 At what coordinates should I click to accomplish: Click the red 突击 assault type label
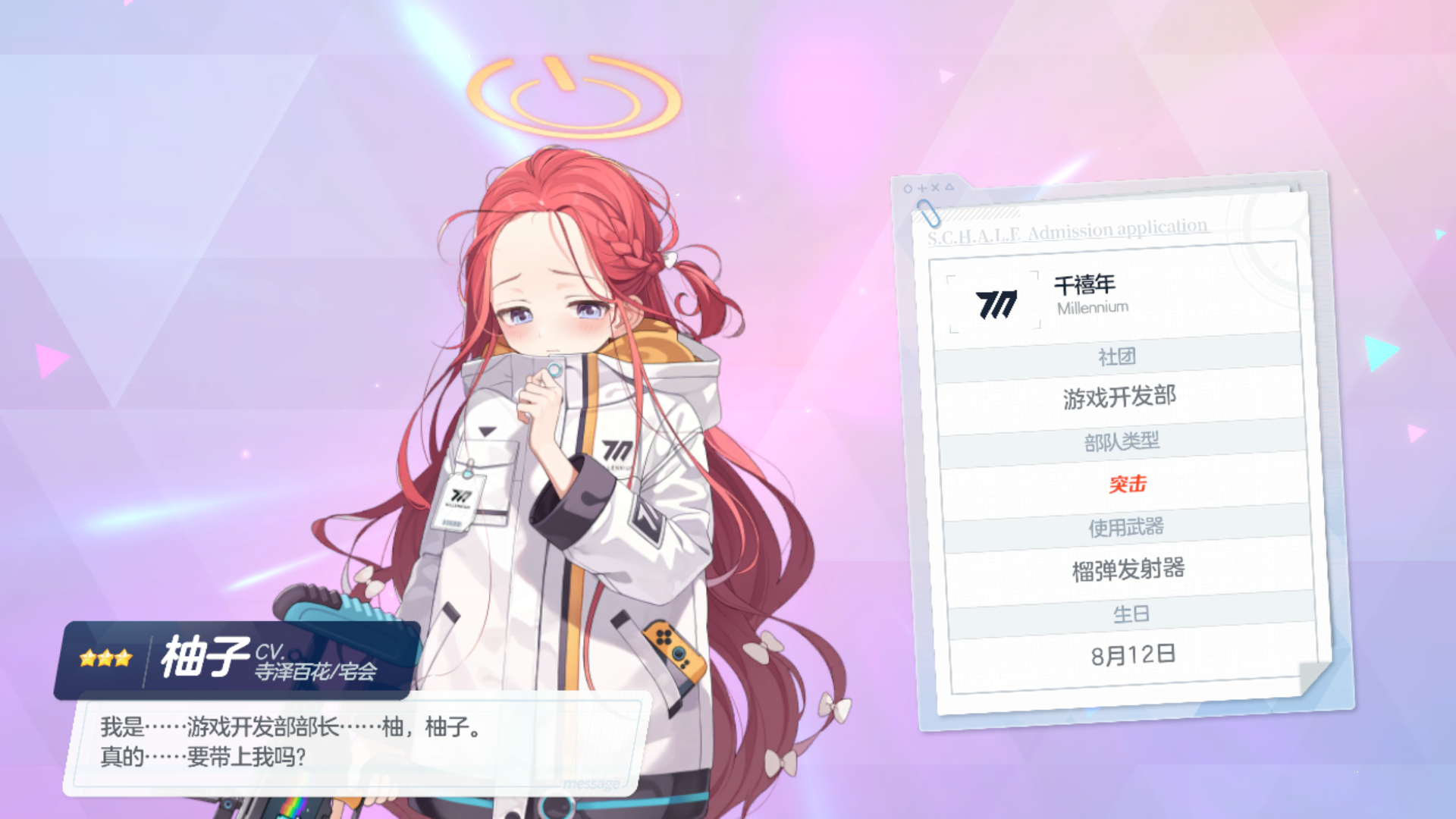click(1128, 483)
